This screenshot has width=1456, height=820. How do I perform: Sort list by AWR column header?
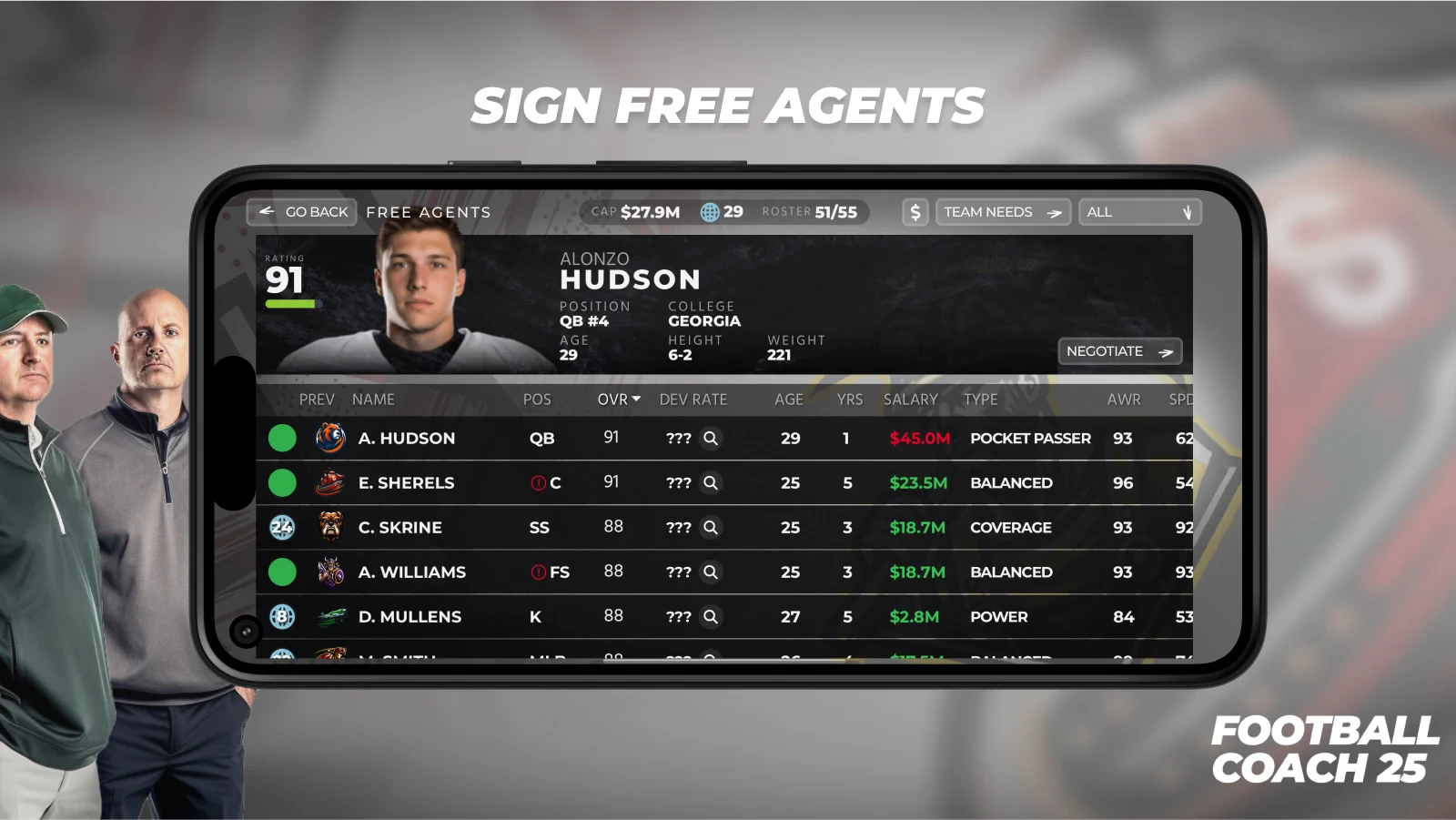point(1123,400)
